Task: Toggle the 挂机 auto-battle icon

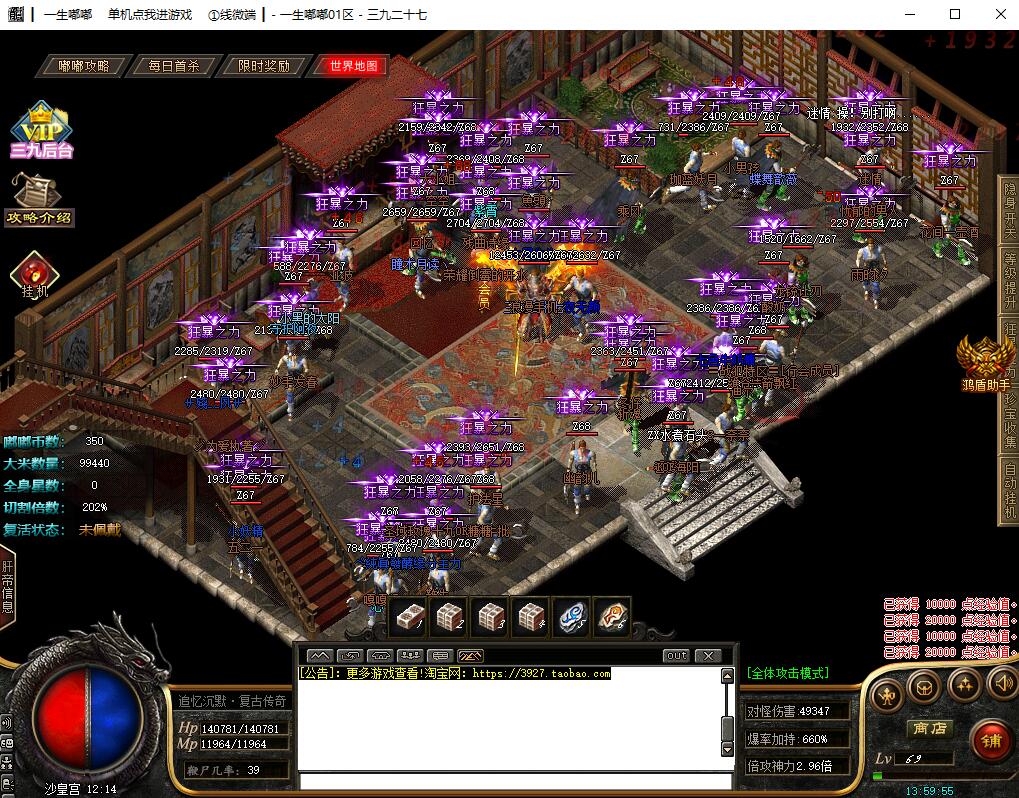Action: (35, 275)
